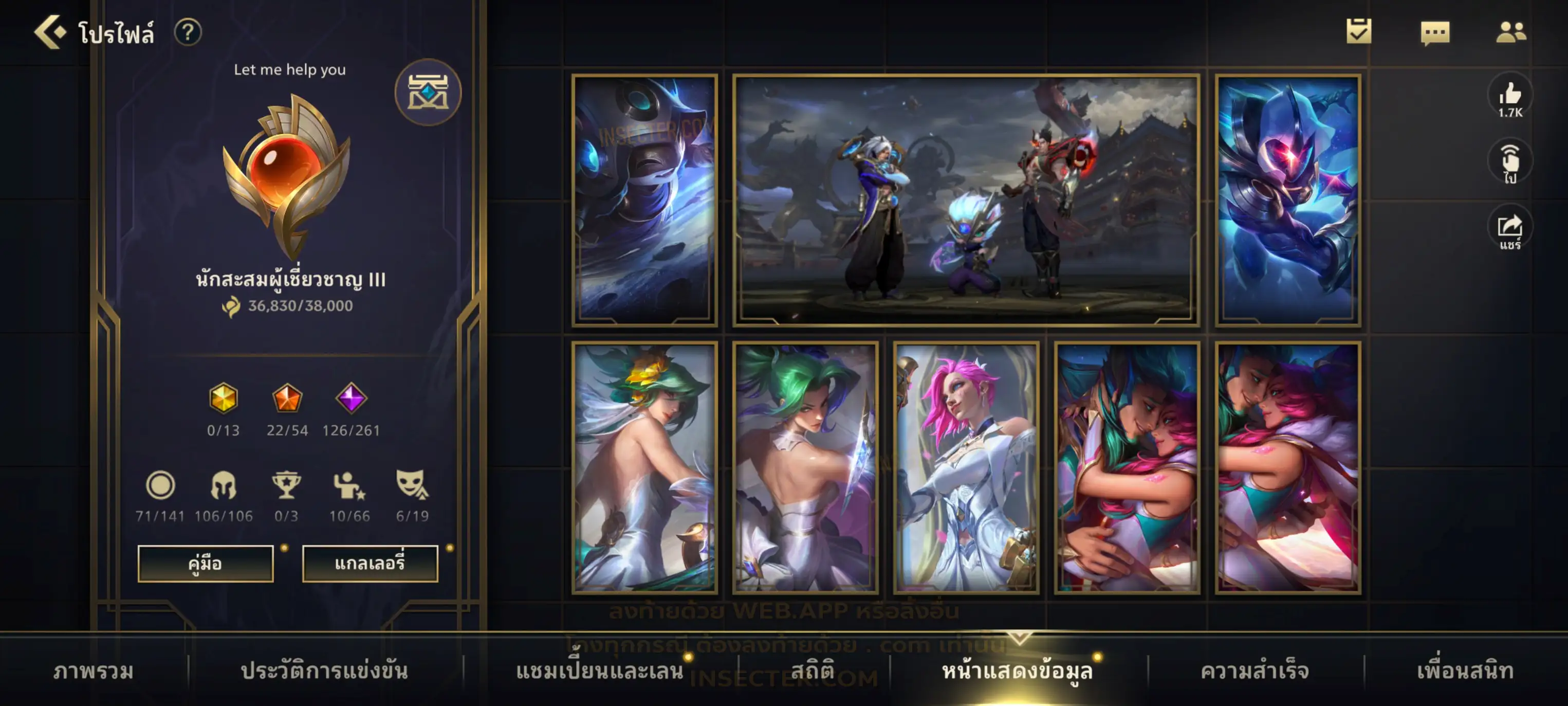Tap the collector emblem badge icon
This screenshot has width=1568, height=706.
click(428, 93)
